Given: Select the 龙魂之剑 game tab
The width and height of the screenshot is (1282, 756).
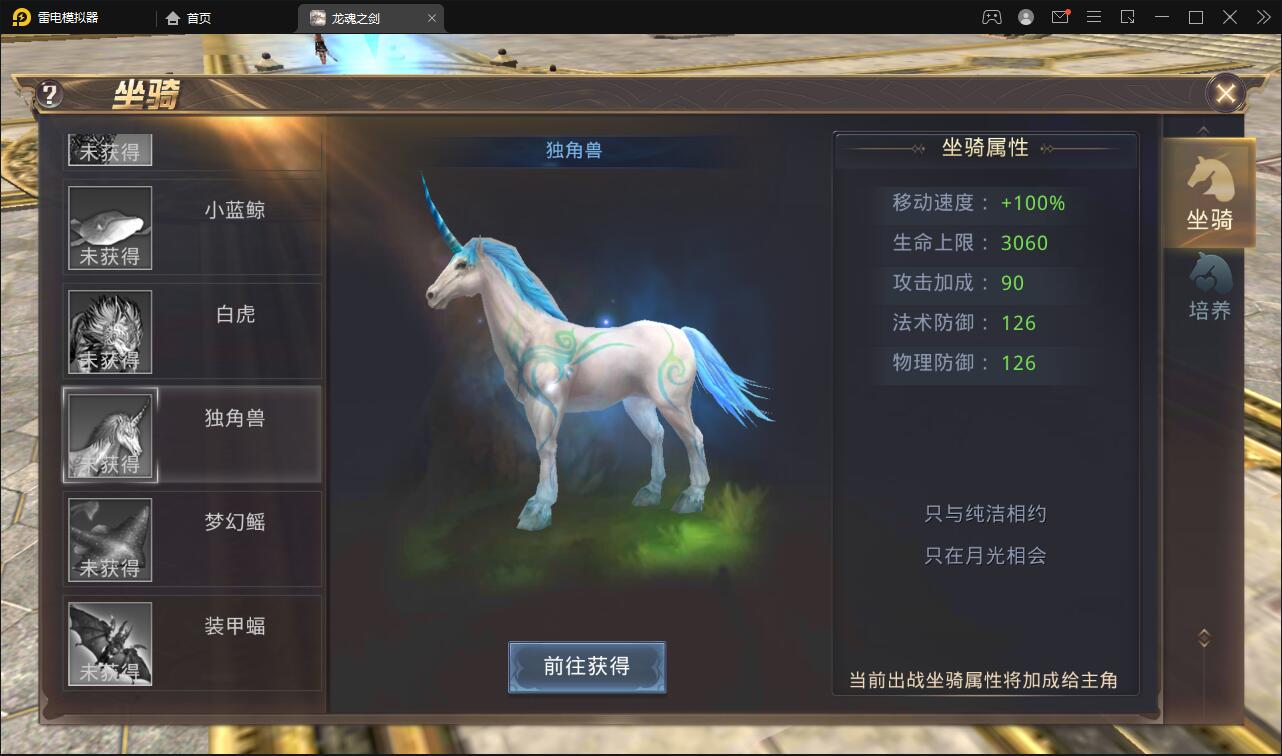Looking at the screenshot, I should [x=355, y=17].
